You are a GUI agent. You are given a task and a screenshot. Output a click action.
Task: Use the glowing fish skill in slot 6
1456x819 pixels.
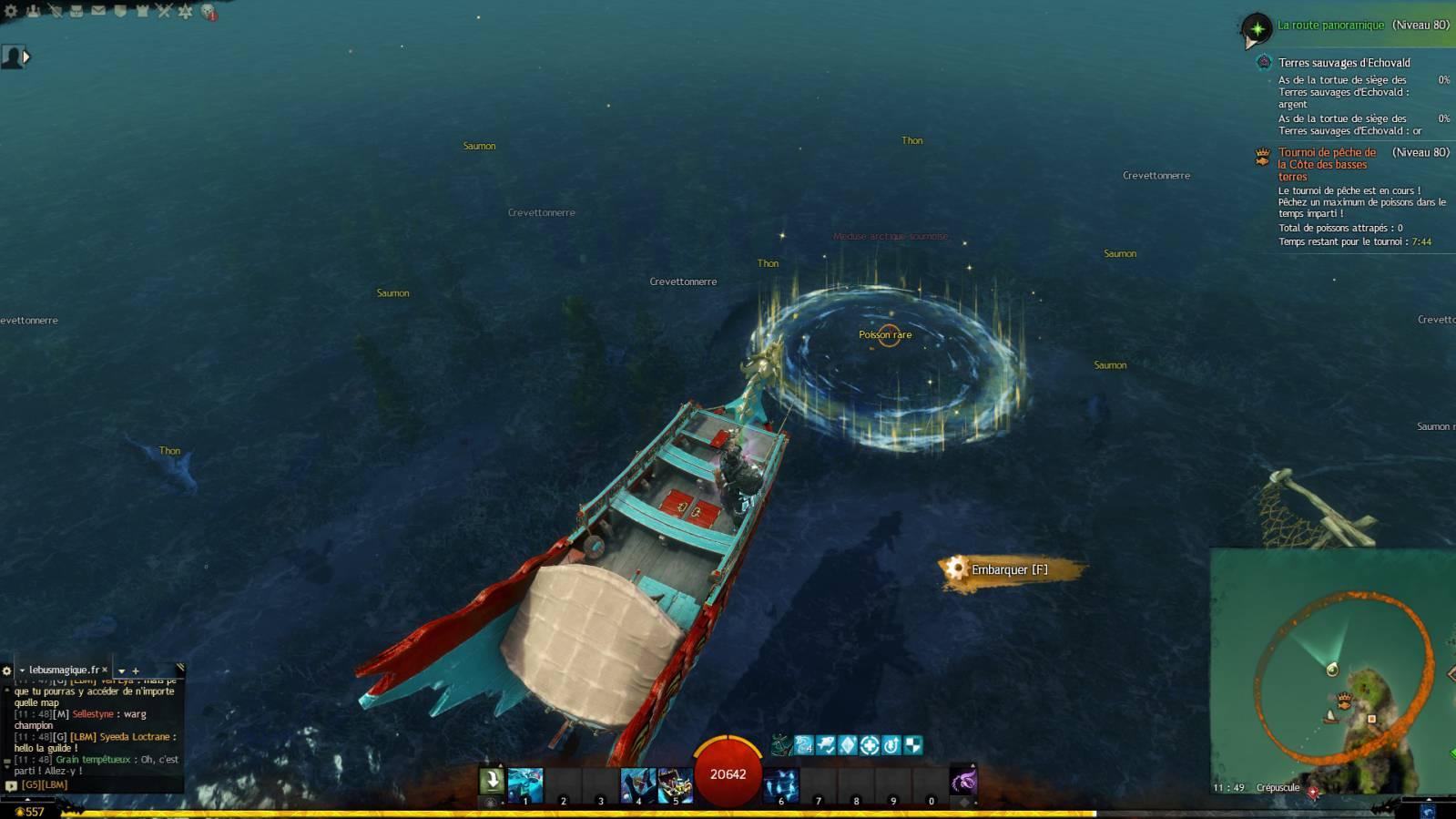click(x=781, y=785)
